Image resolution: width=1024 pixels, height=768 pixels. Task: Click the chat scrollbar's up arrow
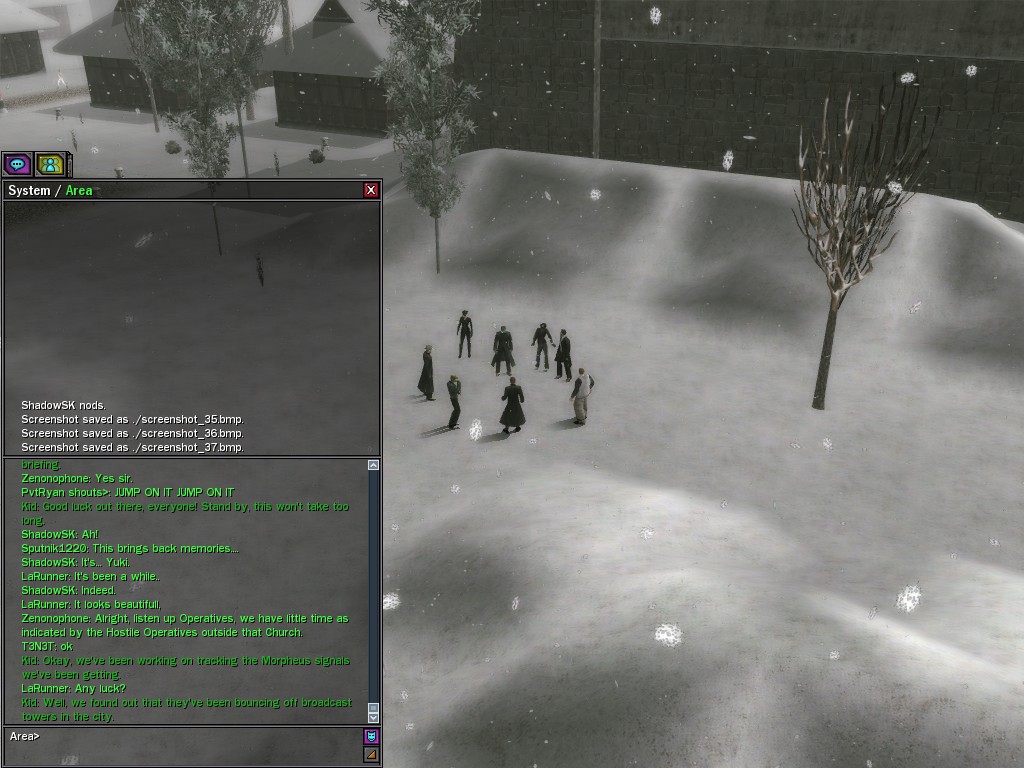373,465
